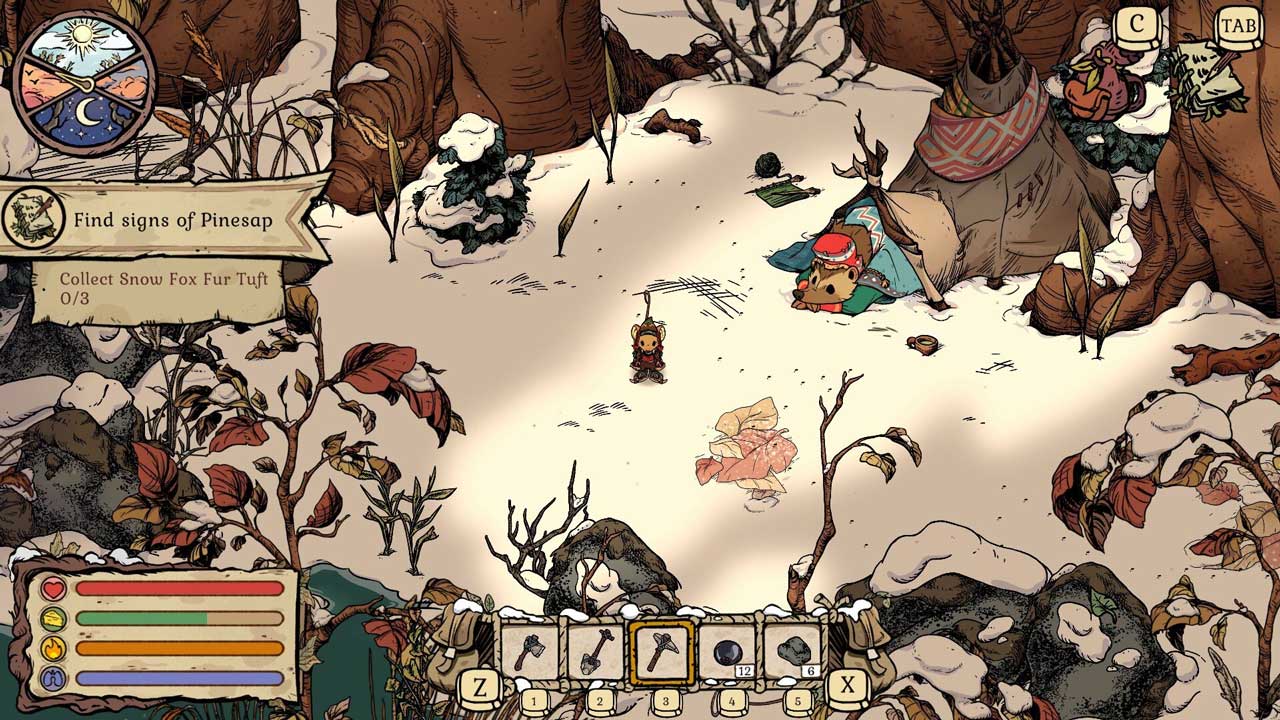Open the left pouch beside the hotbar
Image resolution: width=1280 pixels, height=720 pixels.
(458, 638)
